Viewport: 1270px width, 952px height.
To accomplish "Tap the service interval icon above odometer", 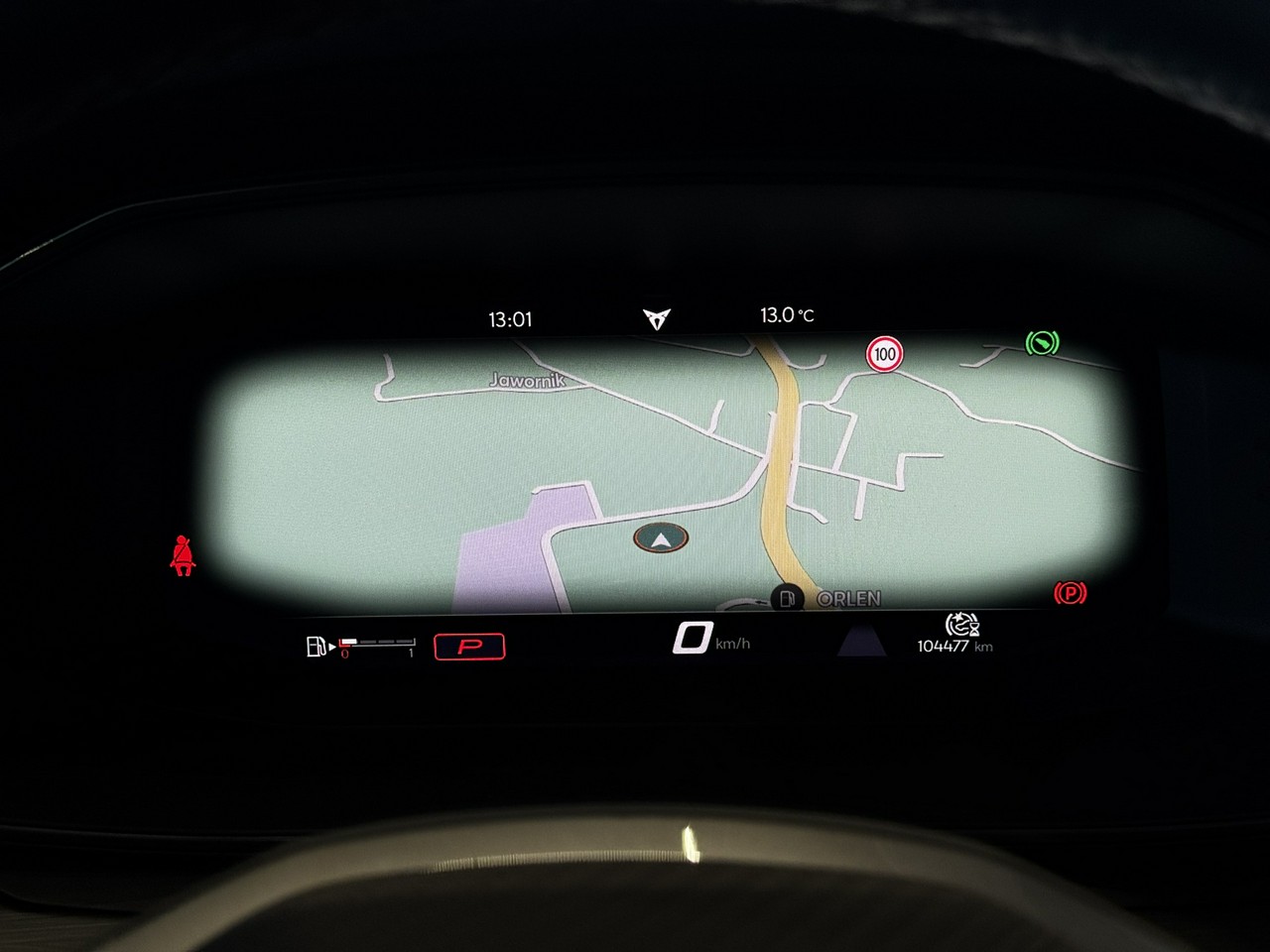I will tap(961, 625).
